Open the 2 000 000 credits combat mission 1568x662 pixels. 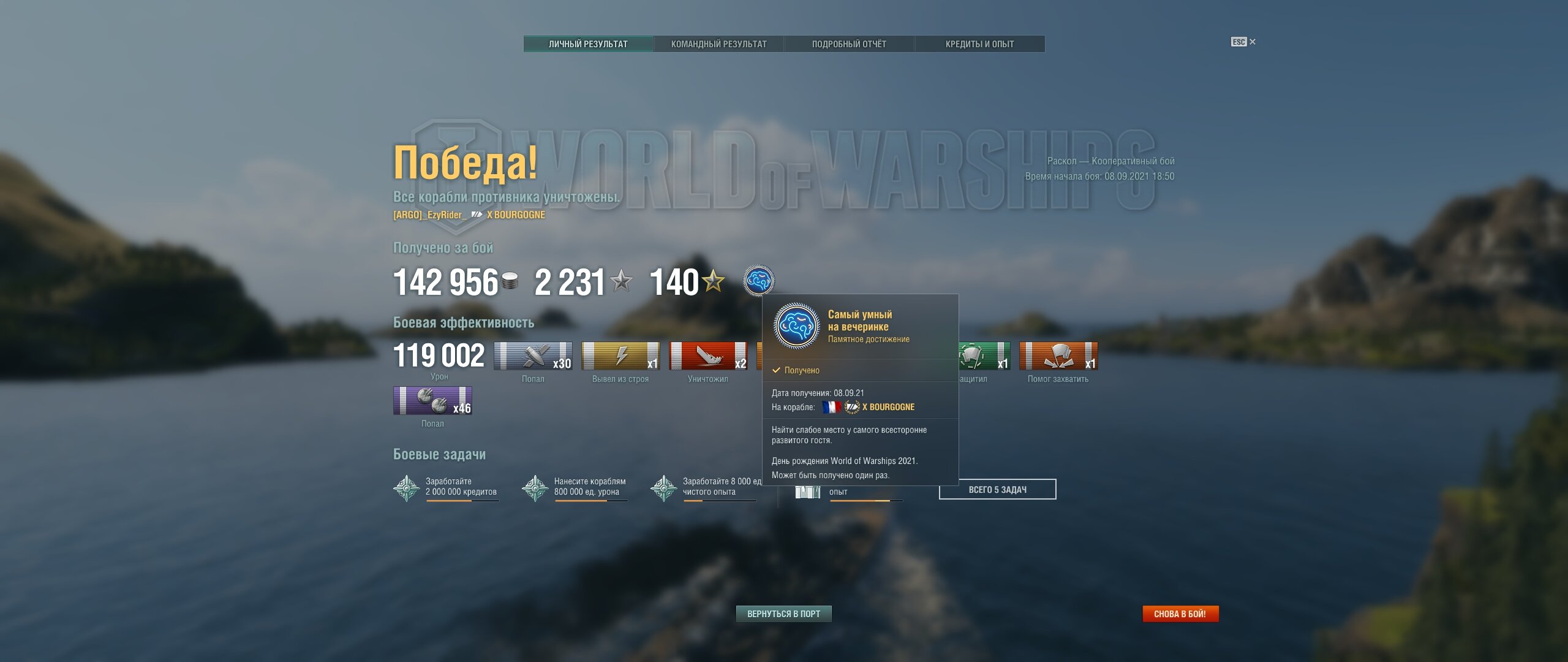pyautogui.click(x=446, y=488)
